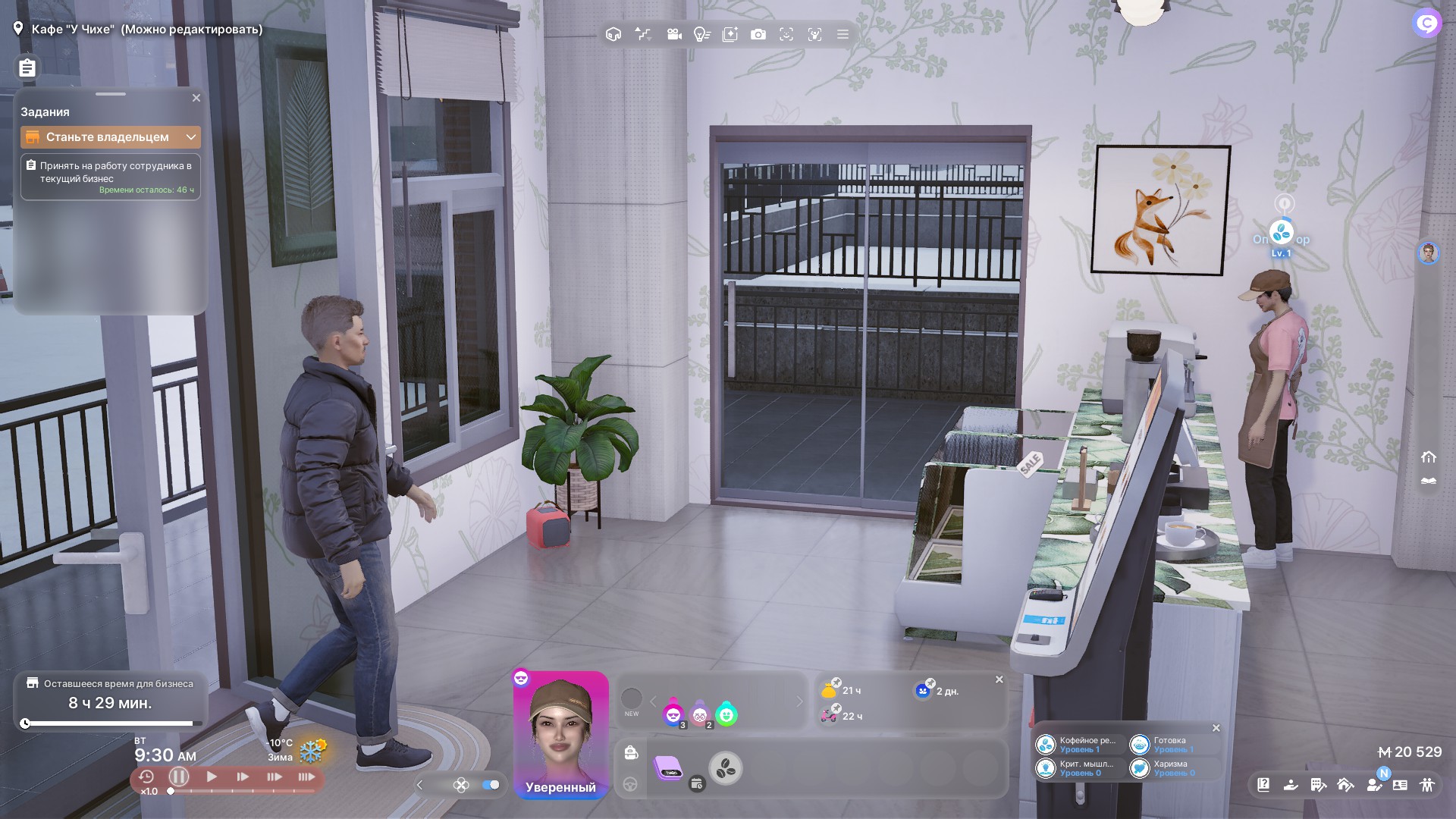Close the Задания task panel
This screenshot has height=819, width=1456.
click(x=196, y=98)
